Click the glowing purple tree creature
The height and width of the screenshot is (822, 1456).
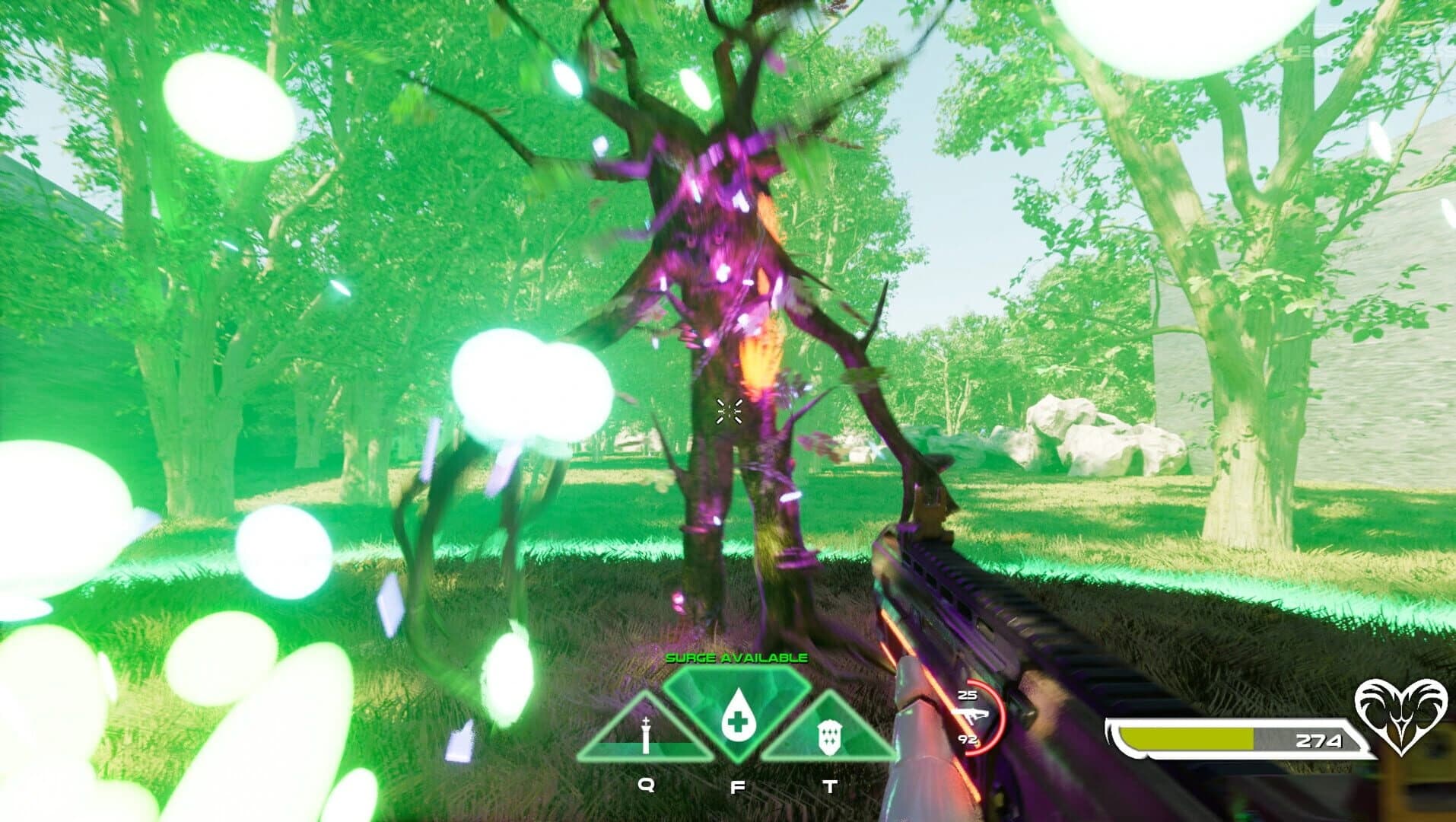pyautogui.click(x=723, y=304)
